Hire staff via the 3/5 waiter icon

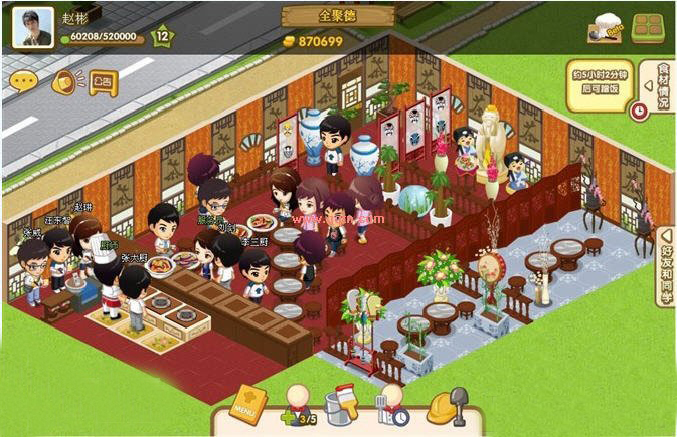299,408
